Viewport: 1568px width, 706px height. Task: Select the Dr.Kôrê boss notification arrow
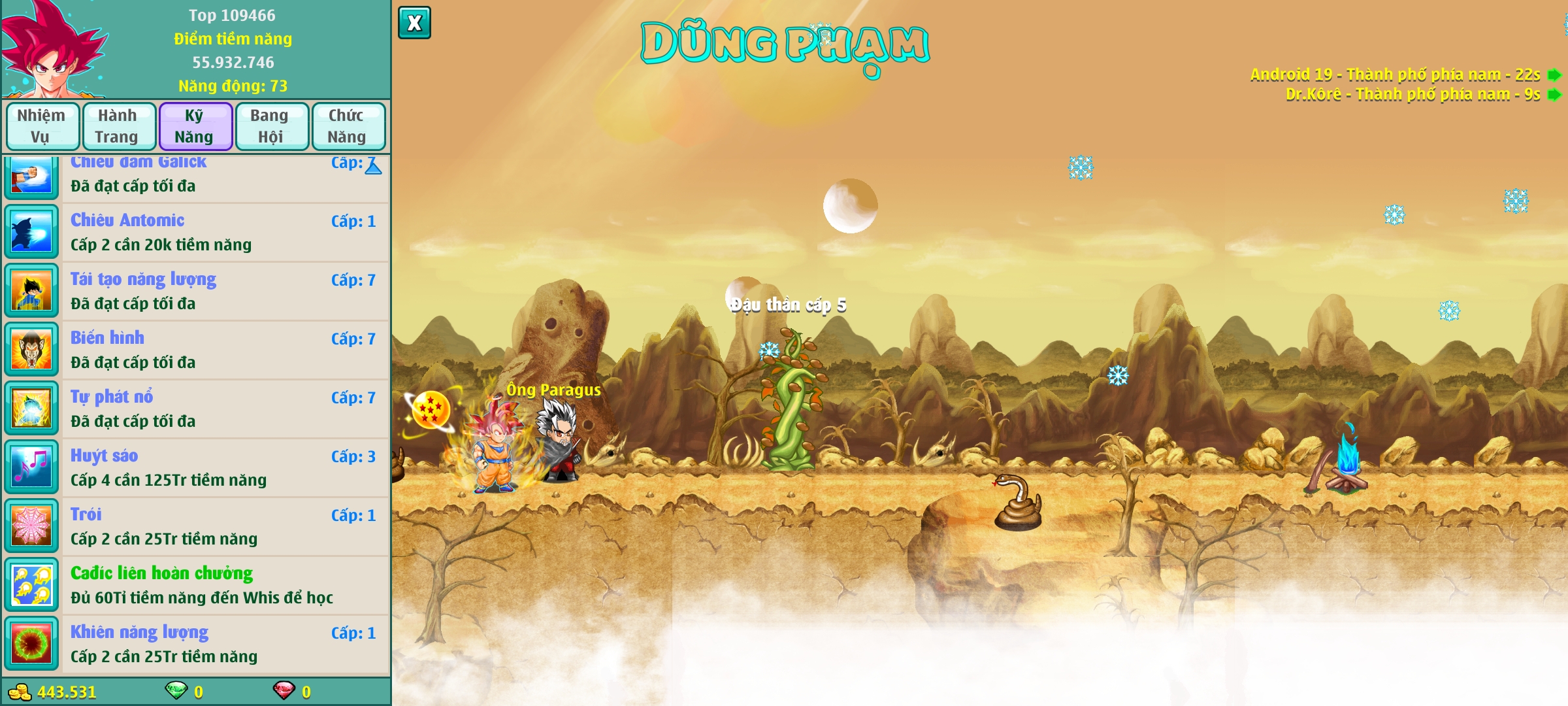(1554, 95)
